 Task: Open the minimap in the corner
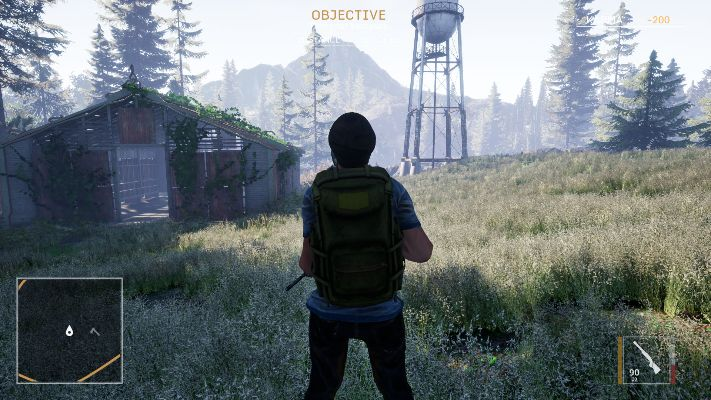70,331
